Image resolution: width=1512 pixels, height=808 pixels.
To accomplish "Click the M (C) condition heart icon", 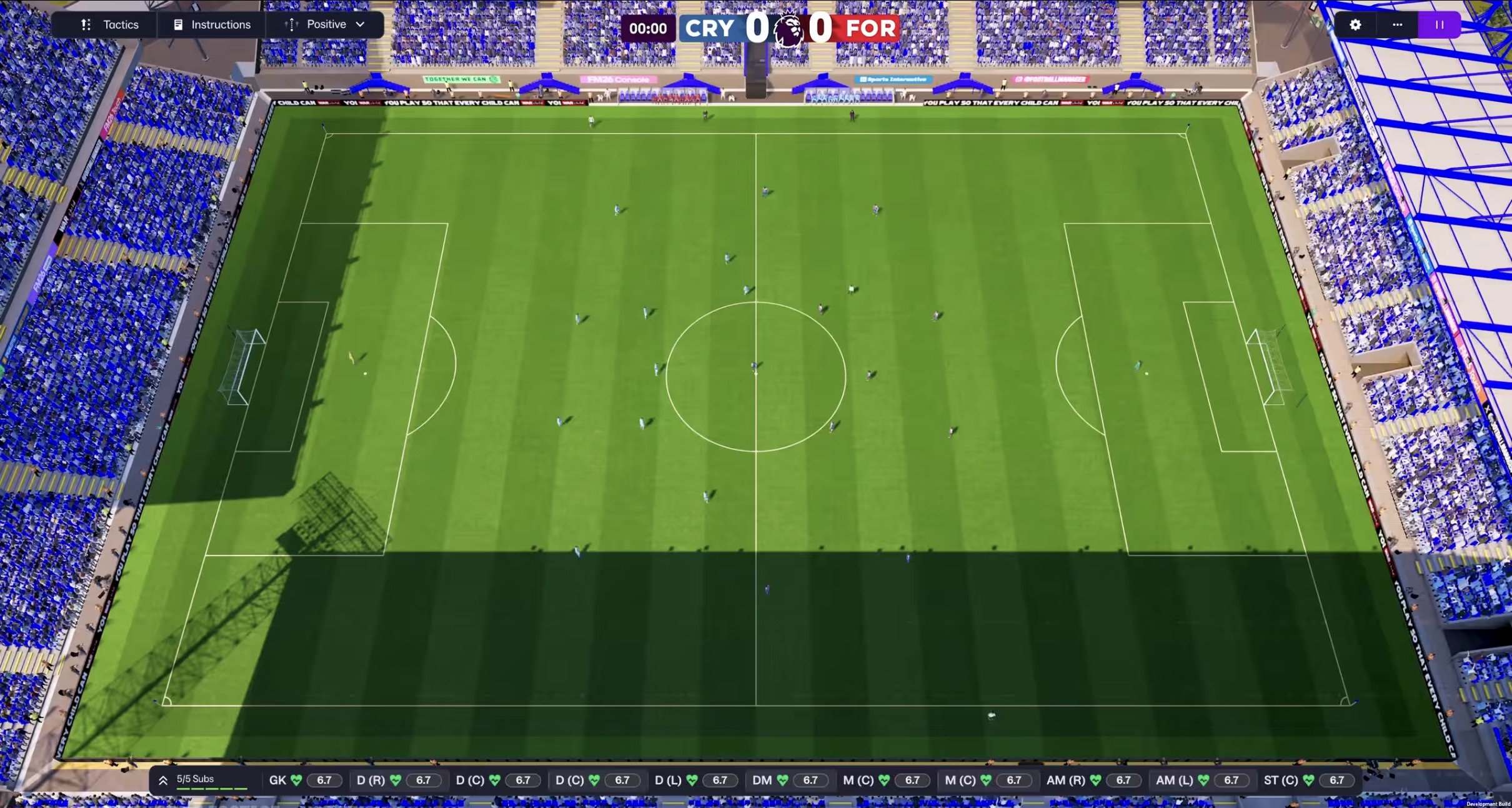I will (x=883, y=779).
